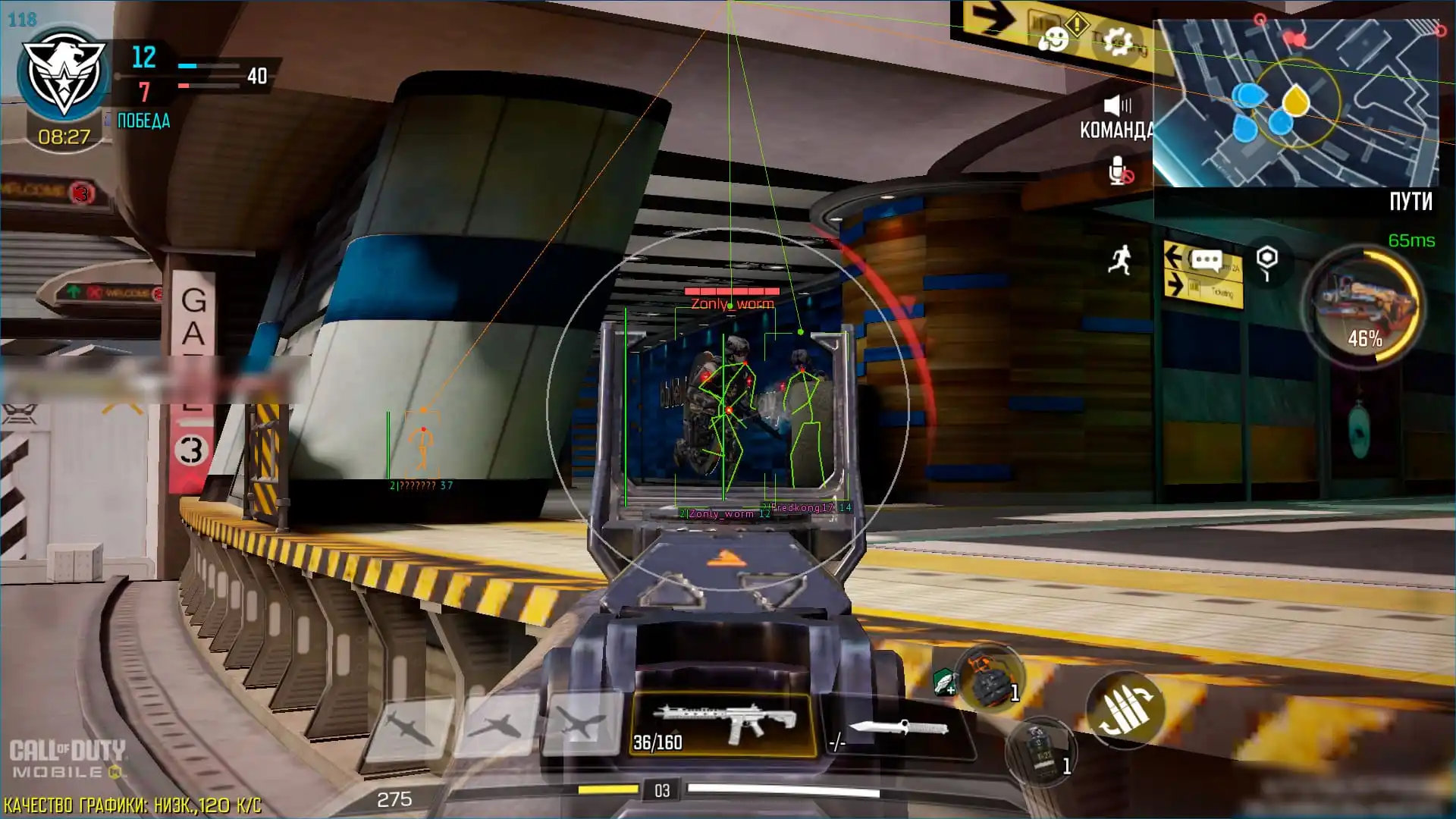Open the settings gear menu
This screenshot has height=819, width=1456.
tap(1117, 42)
